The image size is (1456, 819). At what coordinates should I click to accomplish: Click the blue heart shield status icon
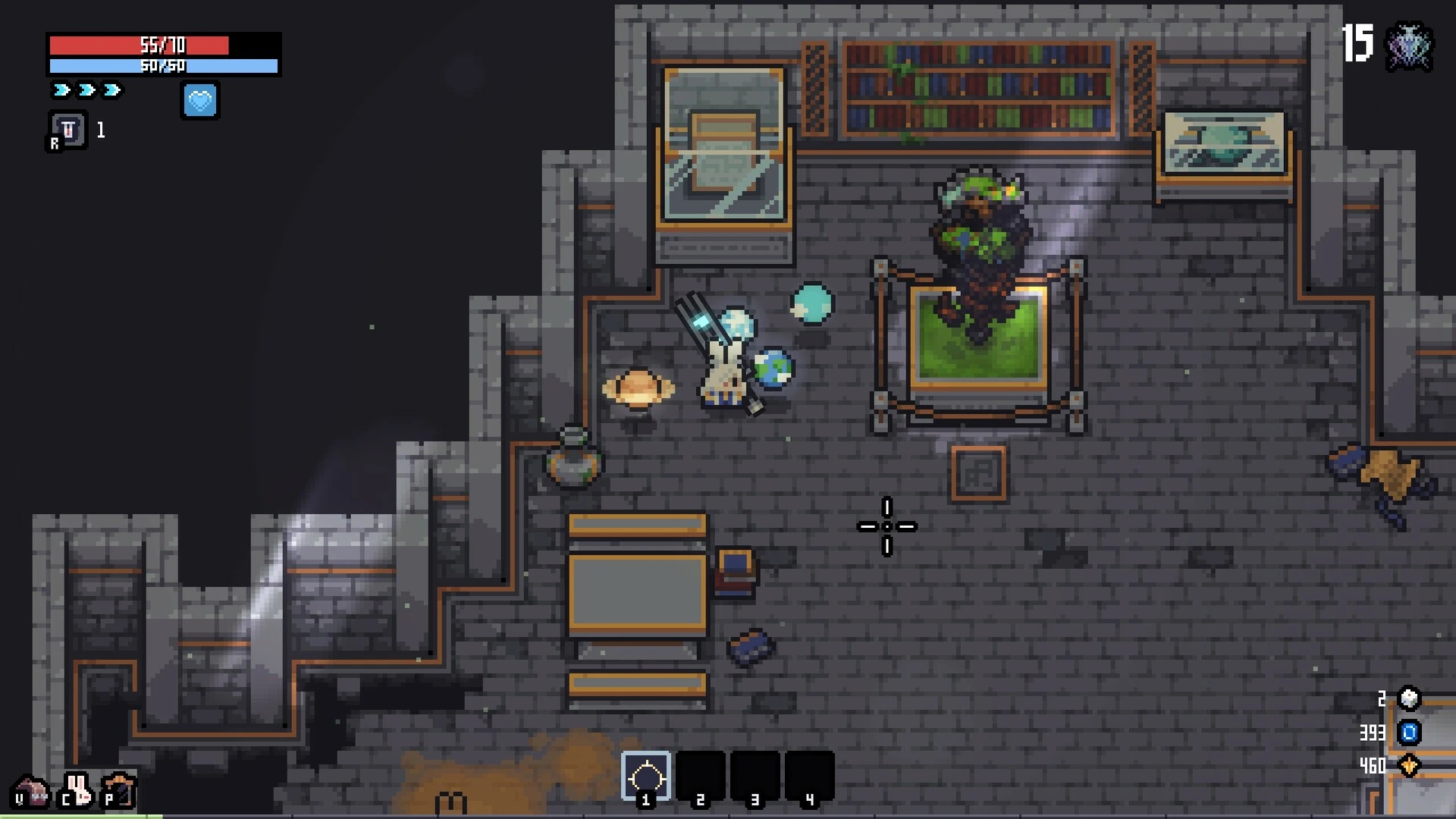(200, 100)
